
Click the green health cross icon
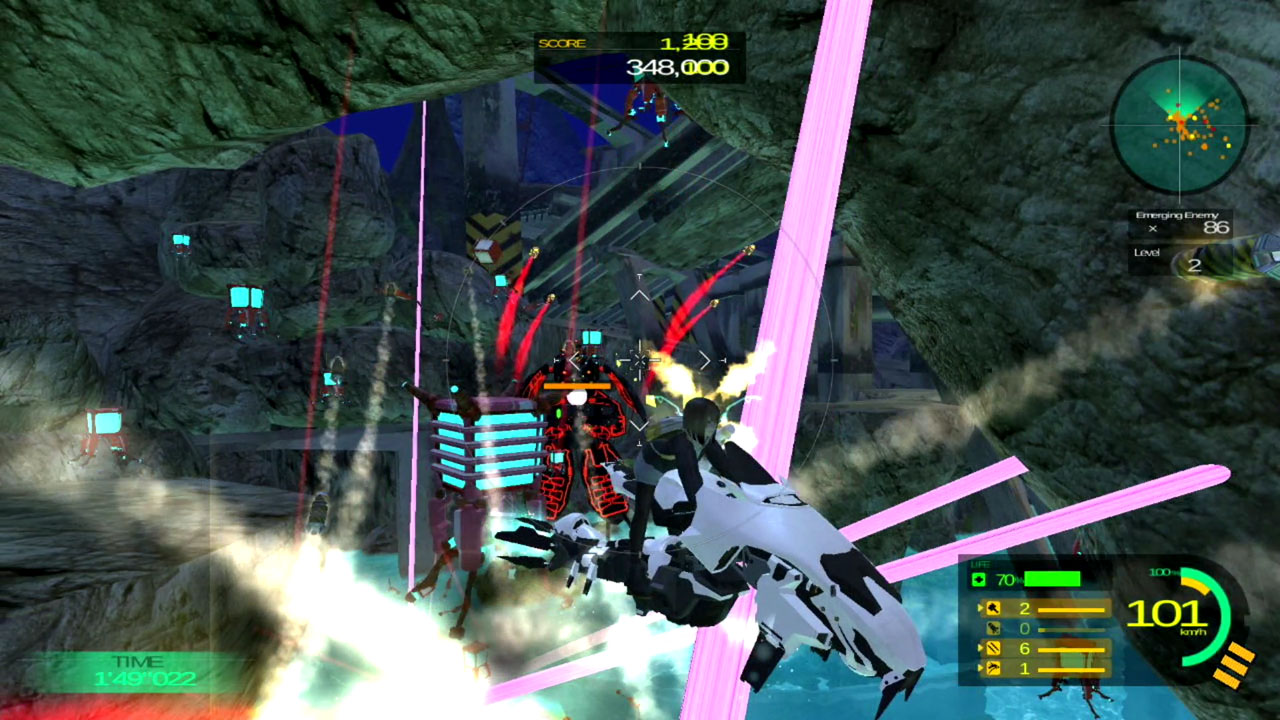click(x=979, y=577)
